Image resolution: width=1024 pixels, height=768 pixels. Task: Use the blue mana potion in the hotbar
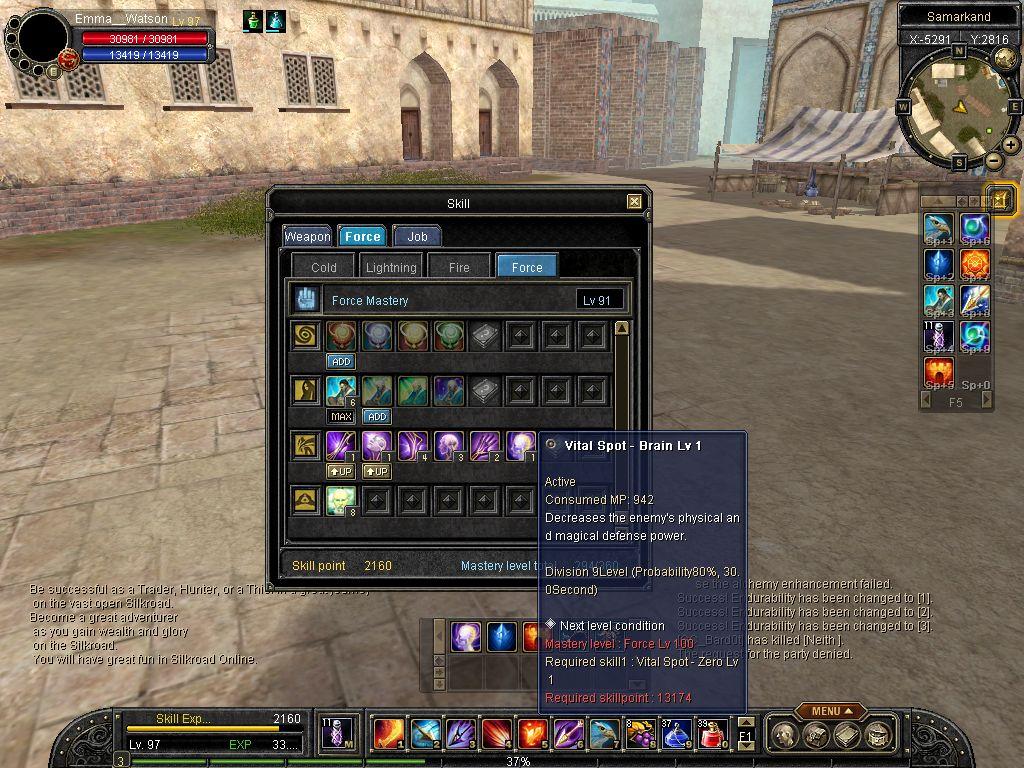coord(677,734)
